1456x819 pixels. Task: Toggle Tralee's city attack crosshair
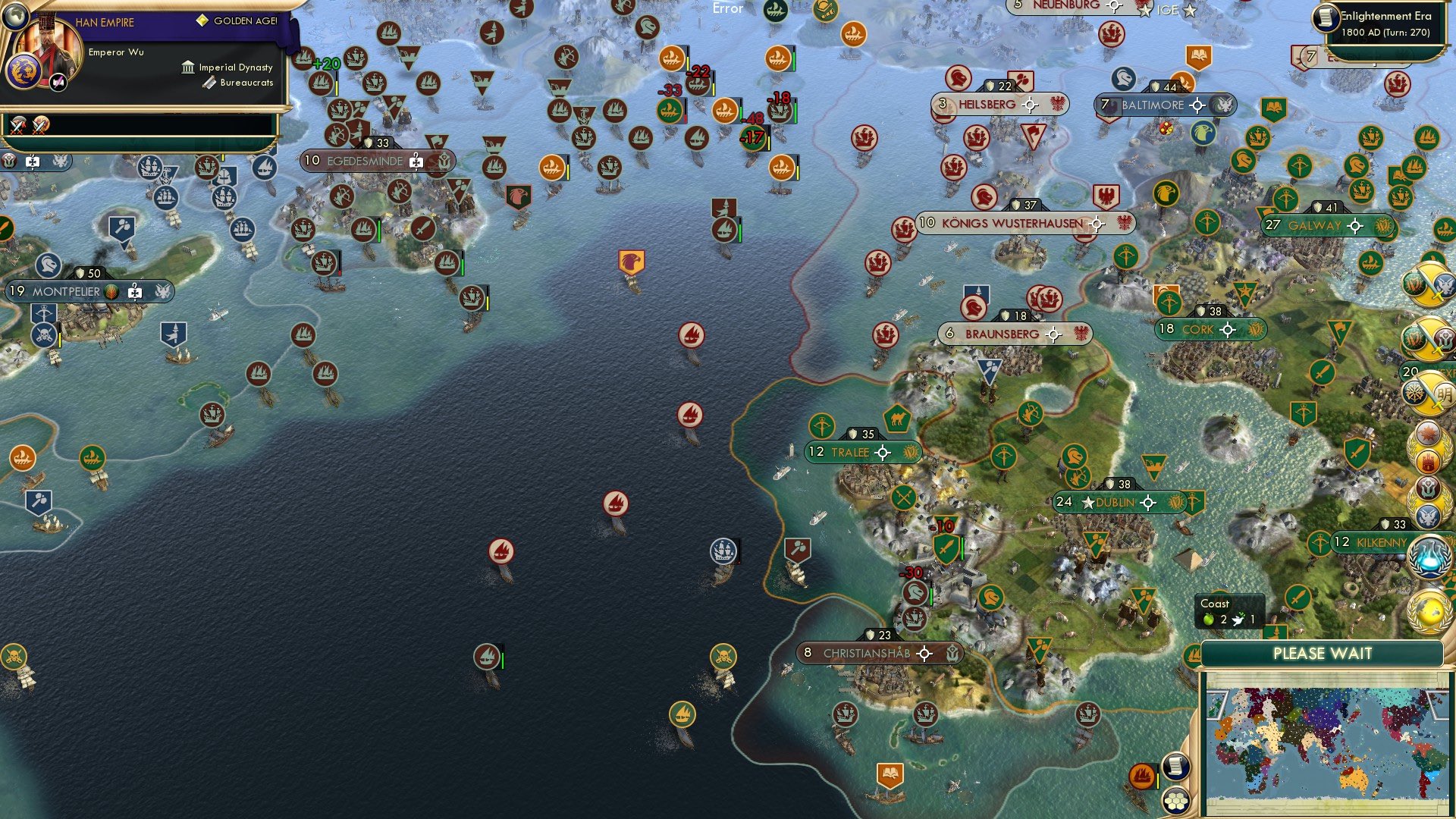883,452
